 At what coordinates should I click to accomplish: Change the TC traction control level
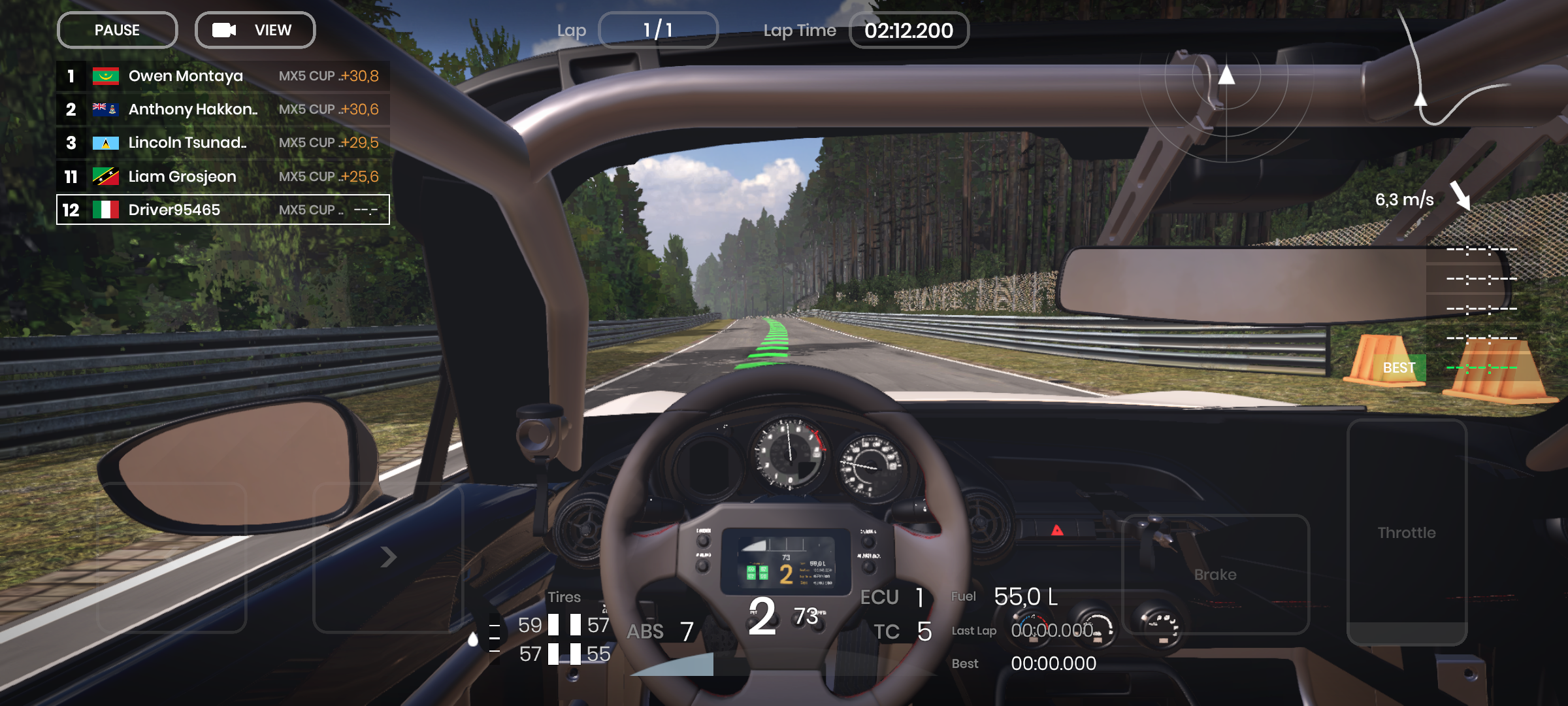[903, 631]
